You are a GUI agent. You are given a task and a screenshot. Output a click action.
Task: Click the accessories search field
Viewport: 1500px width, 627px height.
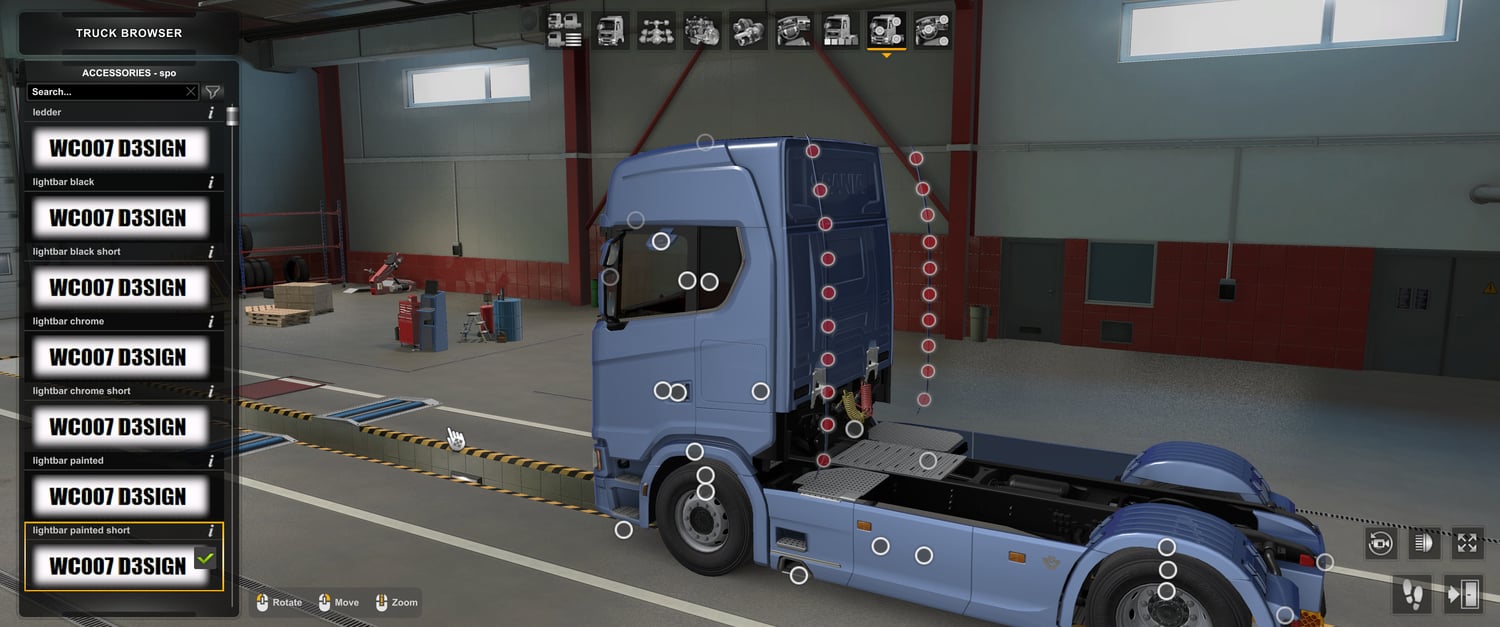point(105,92)
